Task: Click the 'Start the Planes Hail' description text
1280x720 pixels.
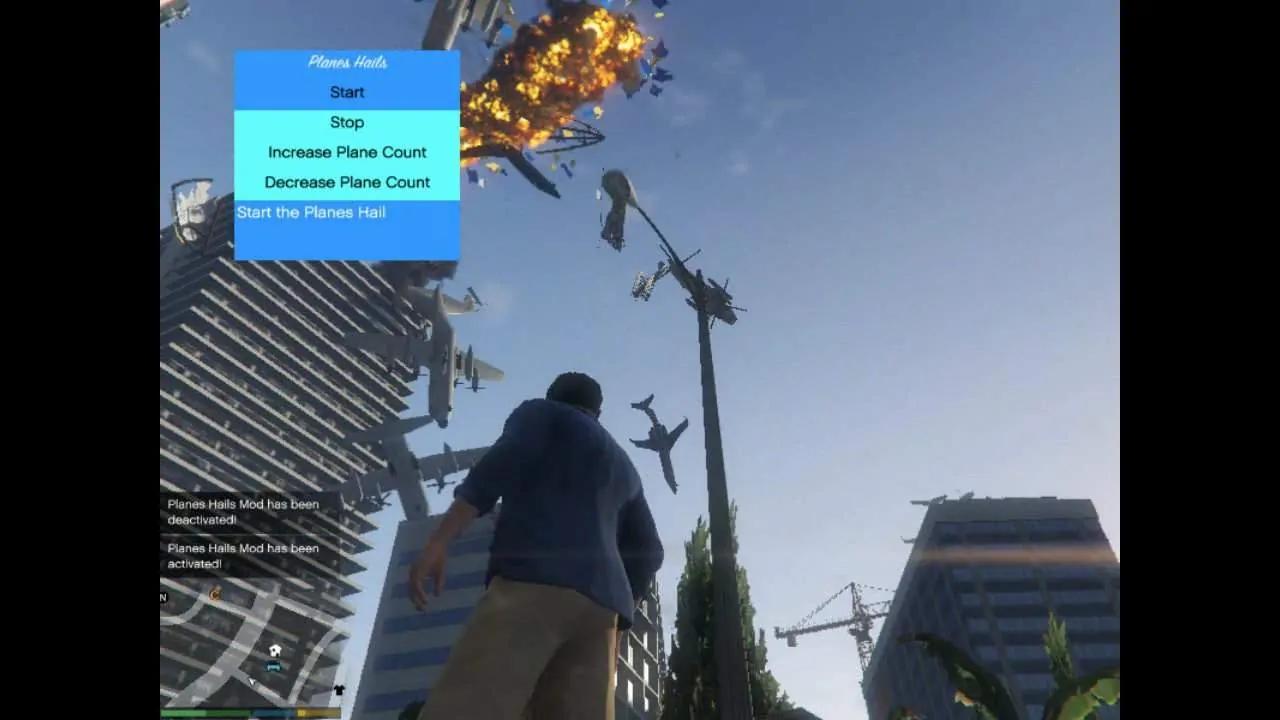Action: tap(310, 212)
